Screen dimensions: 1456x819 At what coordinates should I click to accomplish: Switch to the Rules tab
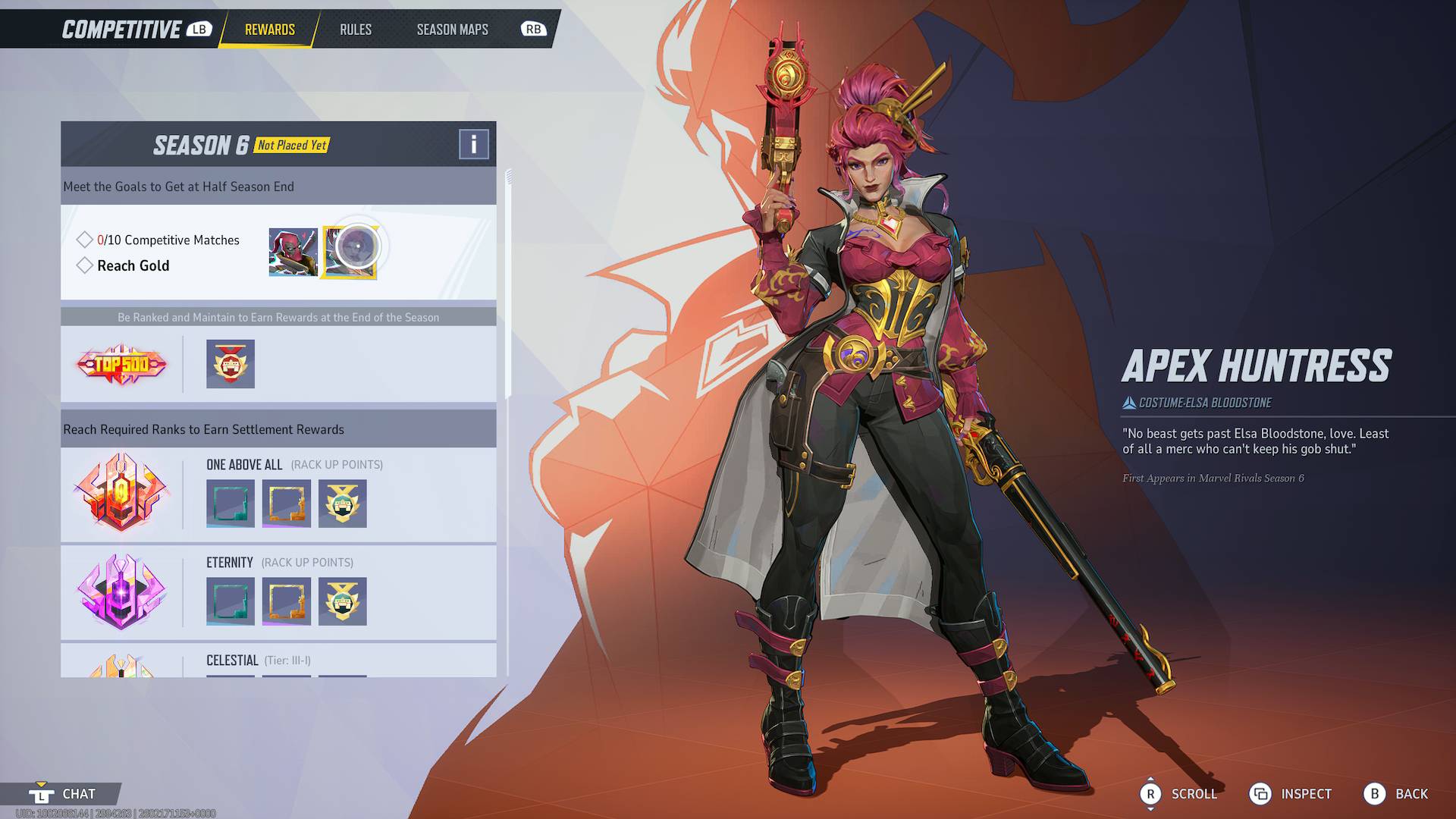tap(354, 30)
